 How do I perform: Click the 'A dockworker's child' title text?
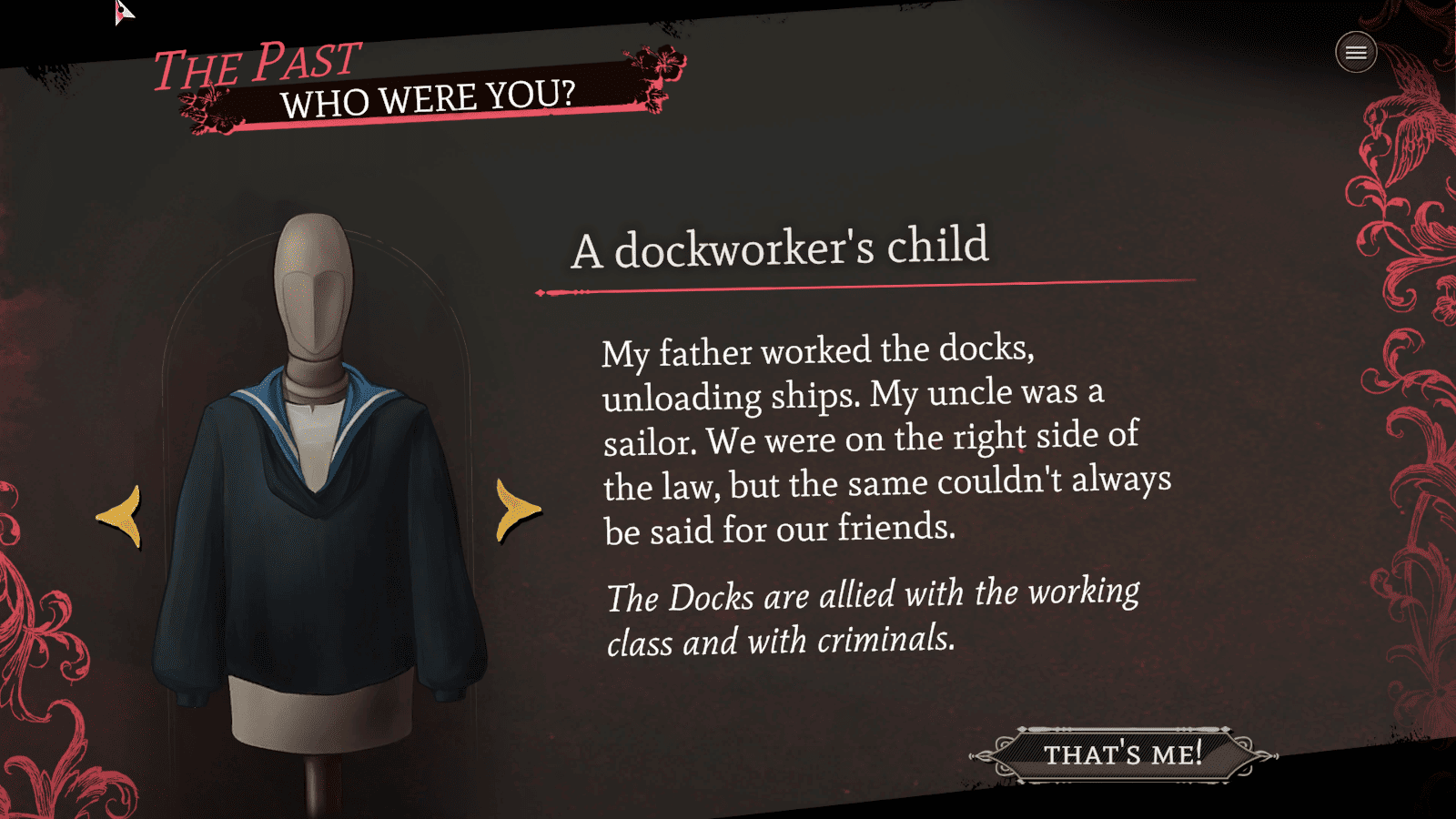pos(780,248)
